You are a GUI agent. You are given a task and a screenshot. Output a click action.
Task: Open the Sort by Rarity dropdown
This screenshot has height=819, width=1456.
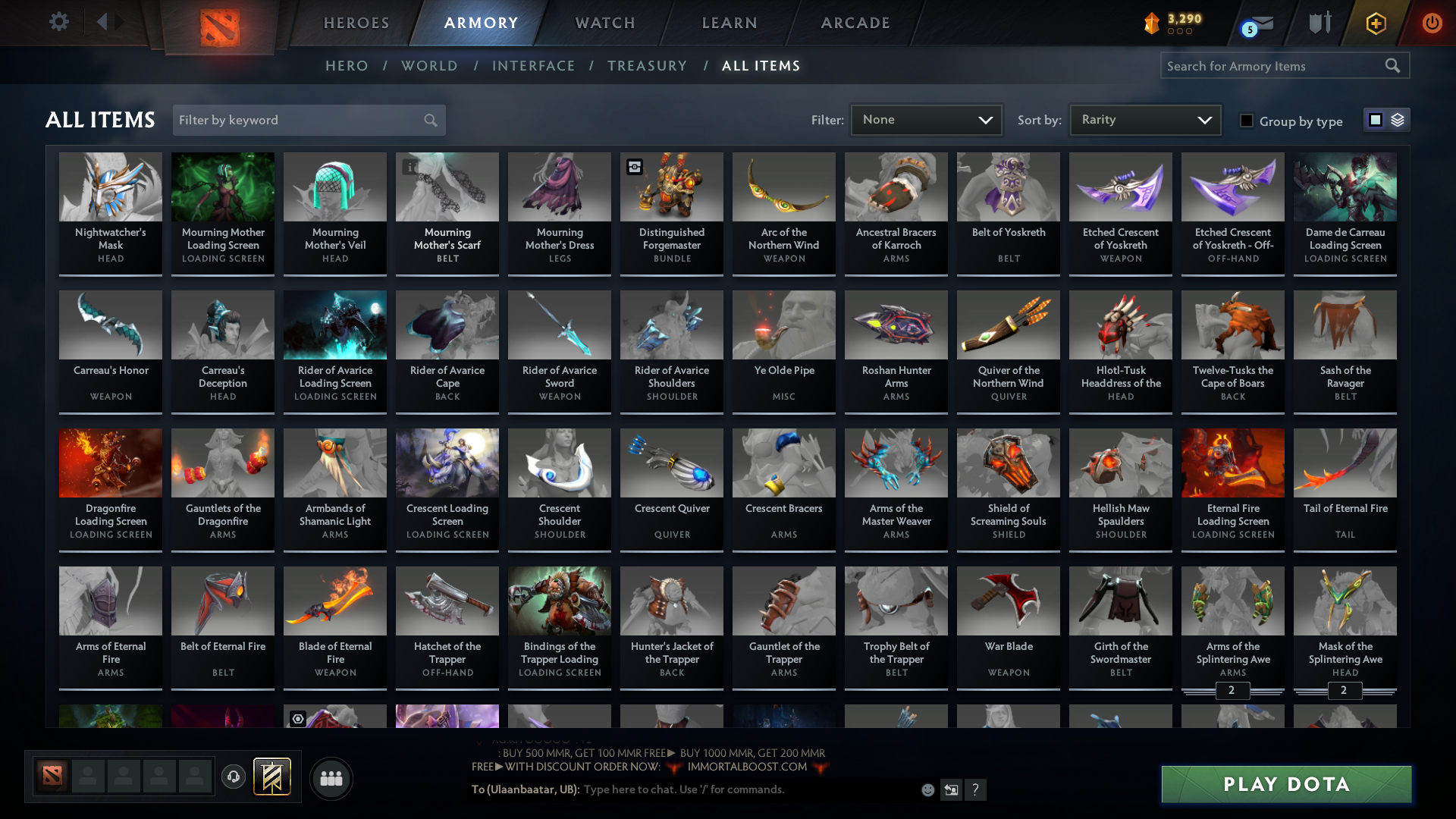pos(1144,119)
